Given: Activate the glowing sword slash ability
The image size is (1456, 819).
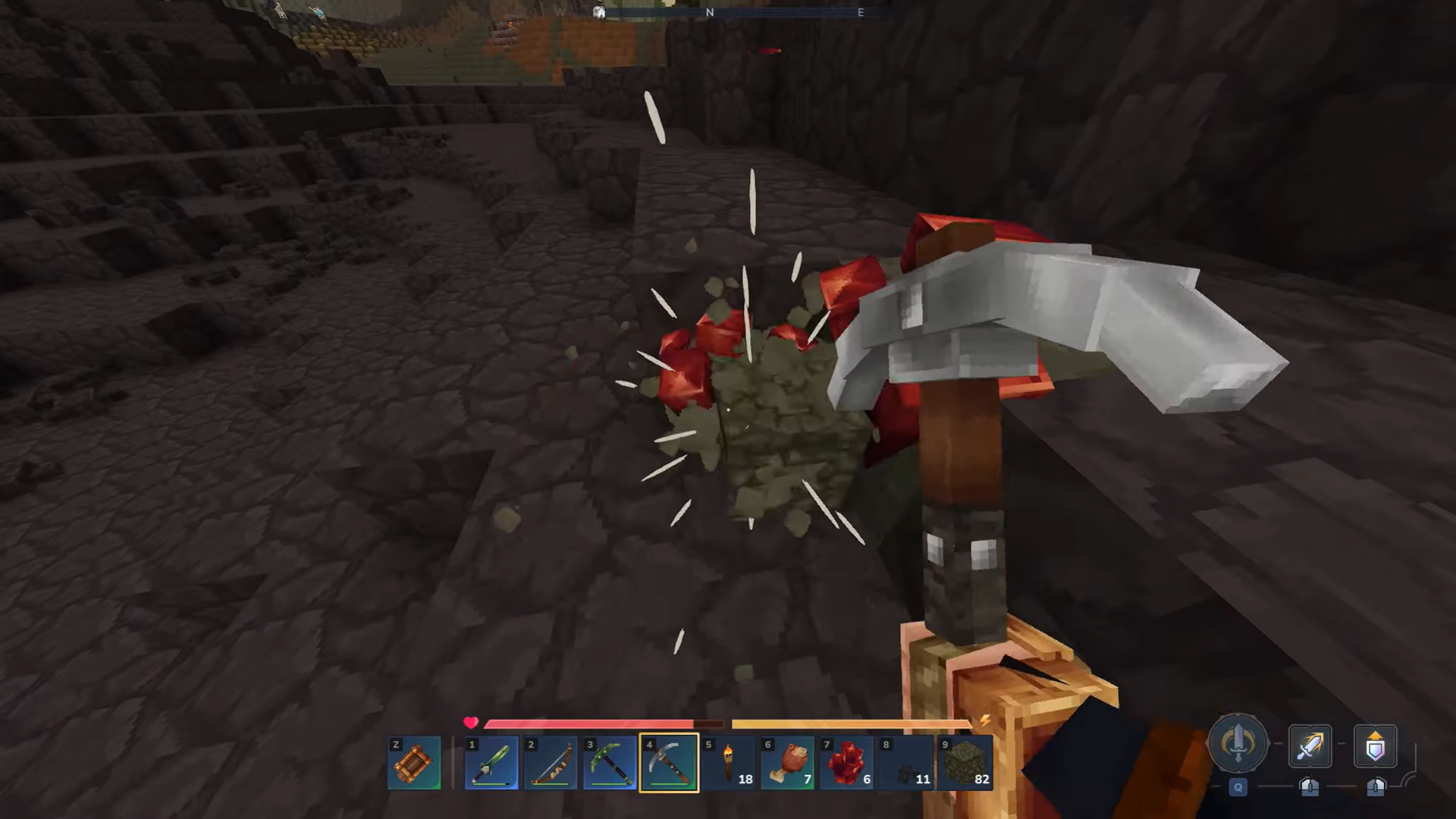Looking at the screenshot, I should pyautogui.click(x=1310, y=747).
